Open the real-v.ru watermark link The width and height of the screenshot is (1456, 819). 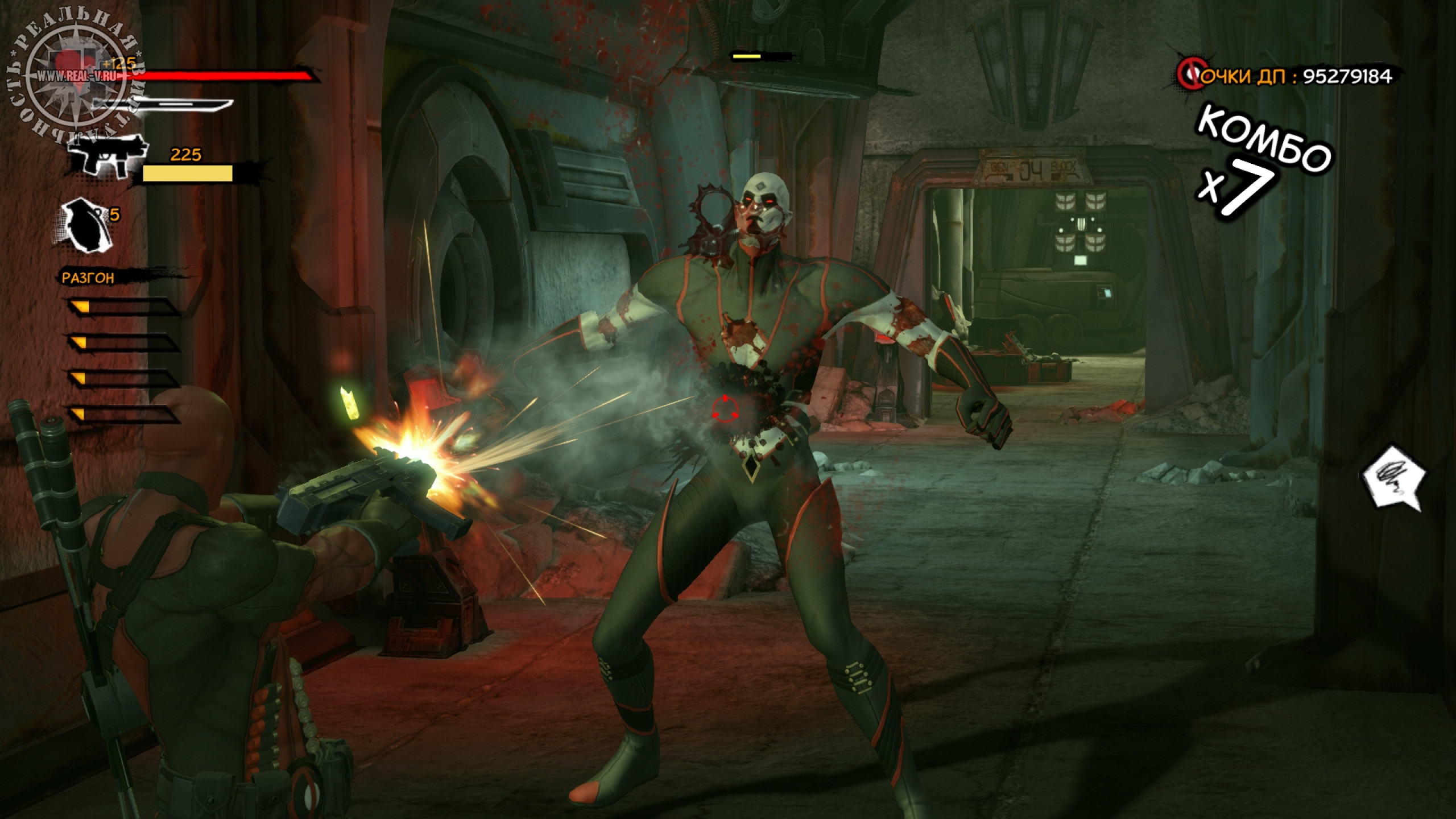(80, 76)
